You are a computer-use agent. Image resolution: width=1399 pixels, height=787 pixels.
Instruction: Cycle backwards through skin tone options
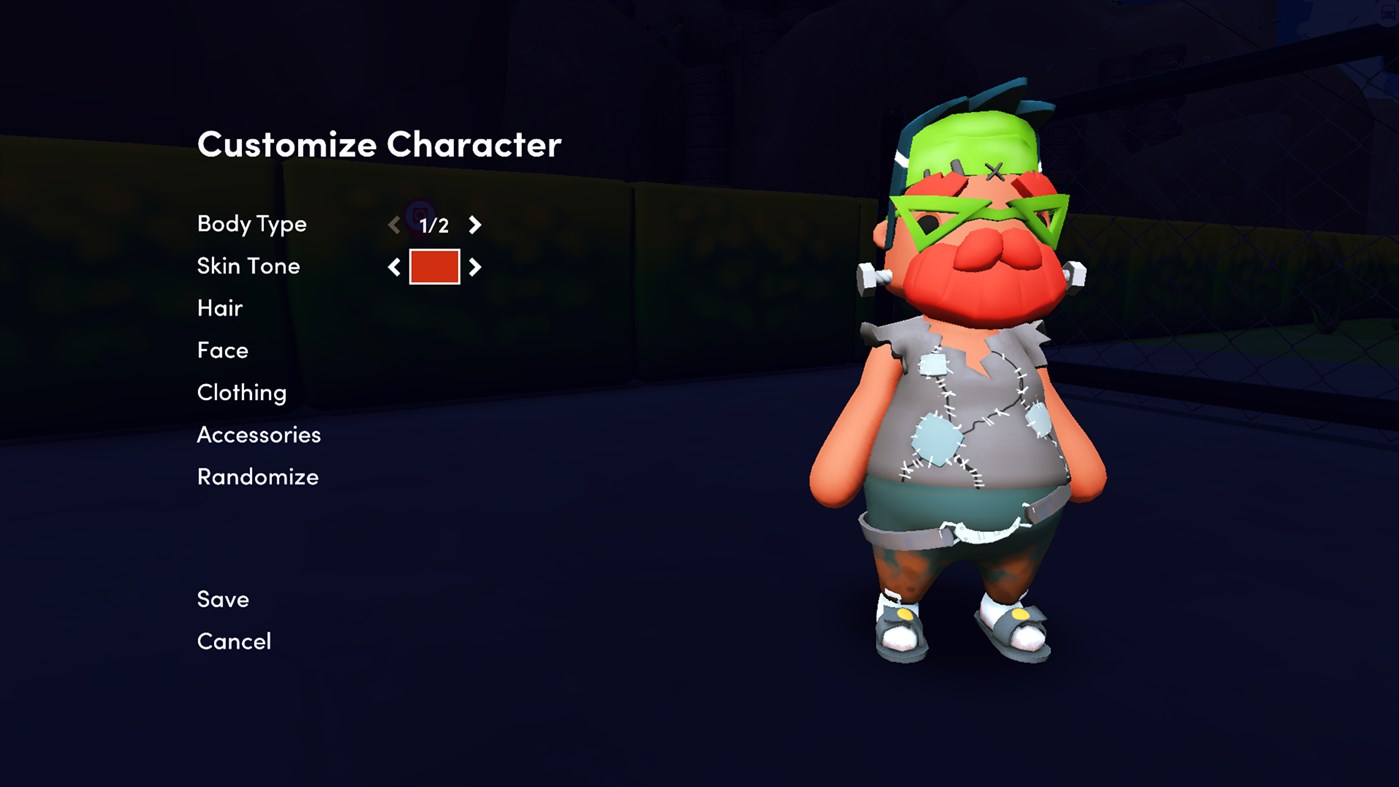tap(394, 266)
